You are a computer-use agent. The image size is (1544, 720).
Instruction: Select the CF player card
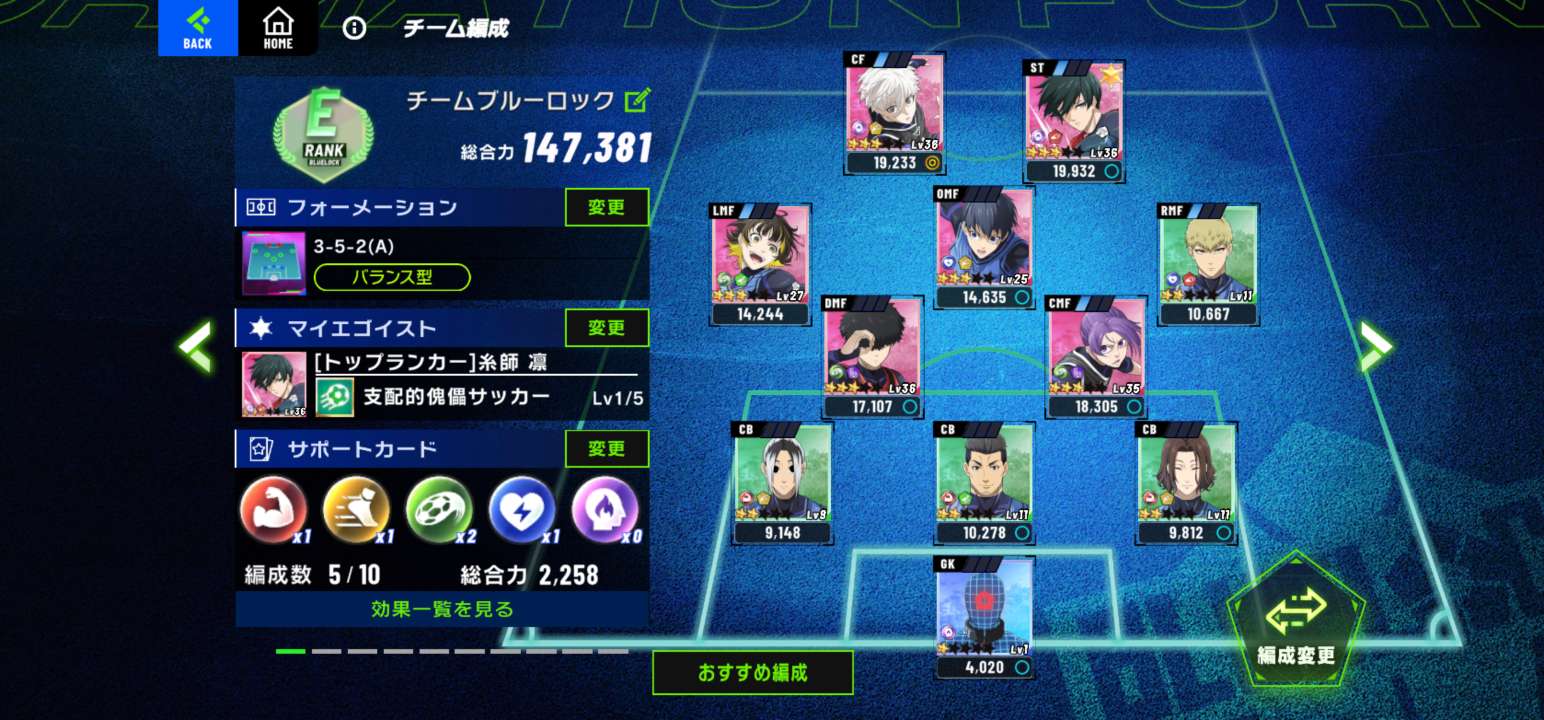point(894,112)
